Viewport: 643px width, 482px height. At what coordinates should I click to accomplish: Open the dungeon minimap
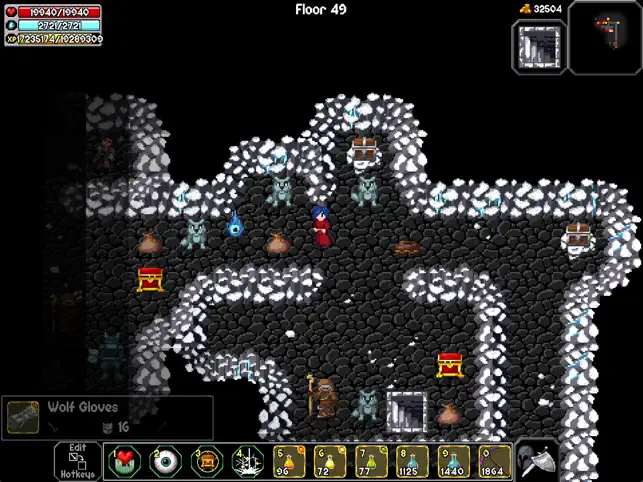pyautogui.click(x=607, y=37)
